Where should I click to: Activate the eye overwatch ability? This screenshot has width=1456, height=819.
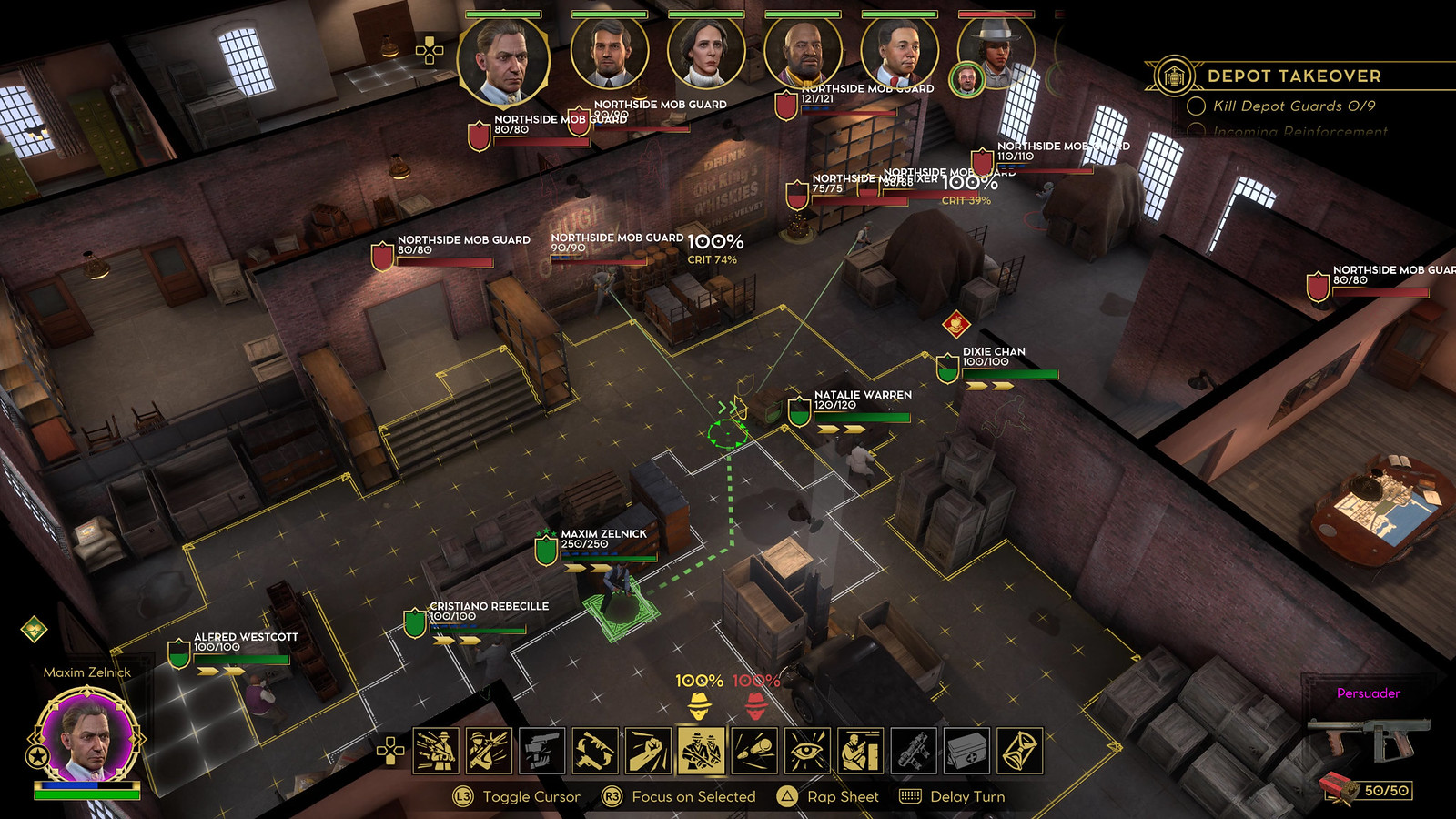point(806,752)
